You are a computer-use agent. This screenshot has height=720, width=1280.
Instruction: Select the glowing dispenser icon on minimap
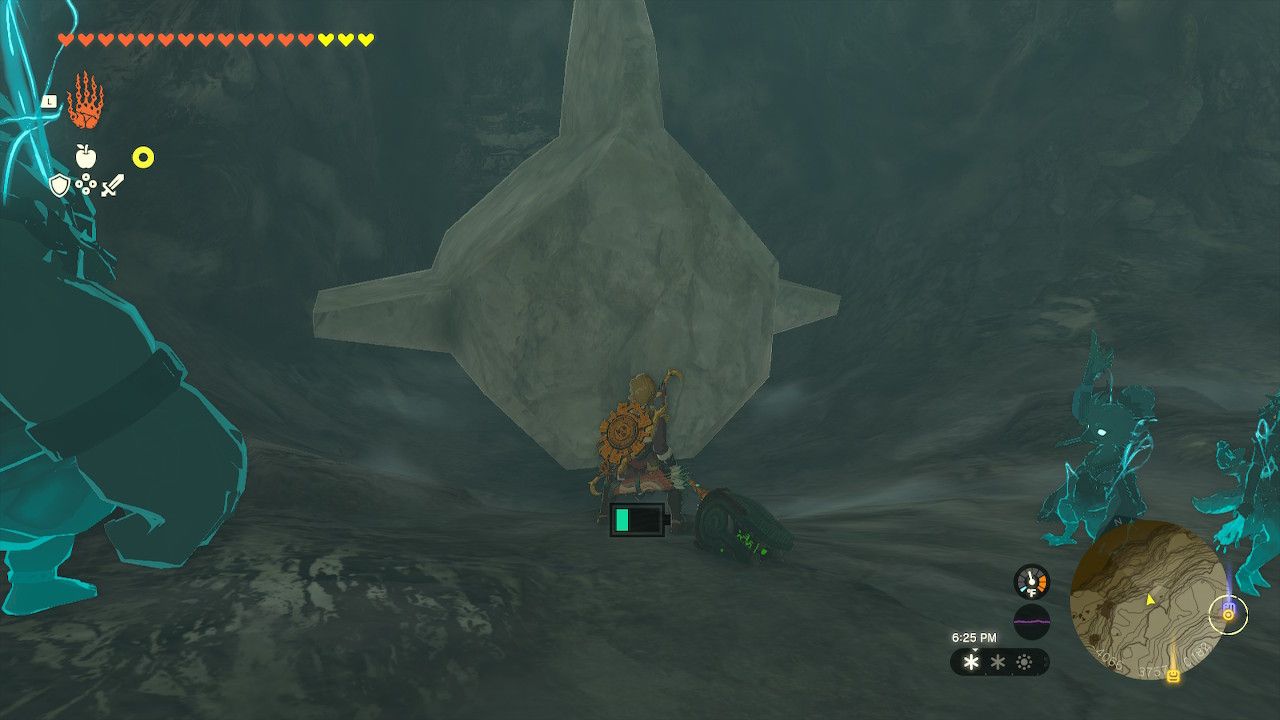click(x=1228, y=615)
